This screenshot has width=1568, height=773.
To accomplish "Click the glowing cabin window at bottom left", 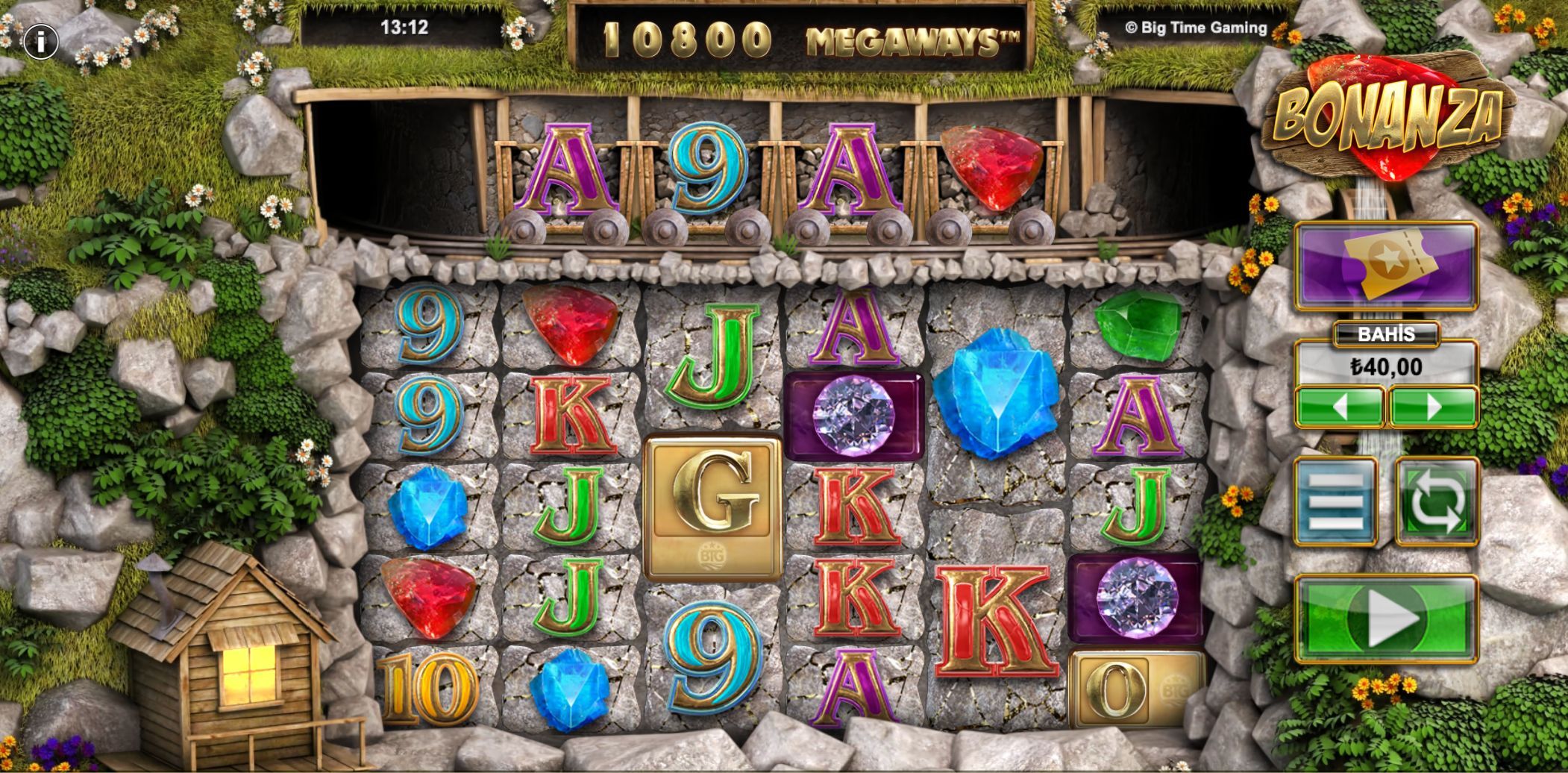I will [x=248, y=675].
